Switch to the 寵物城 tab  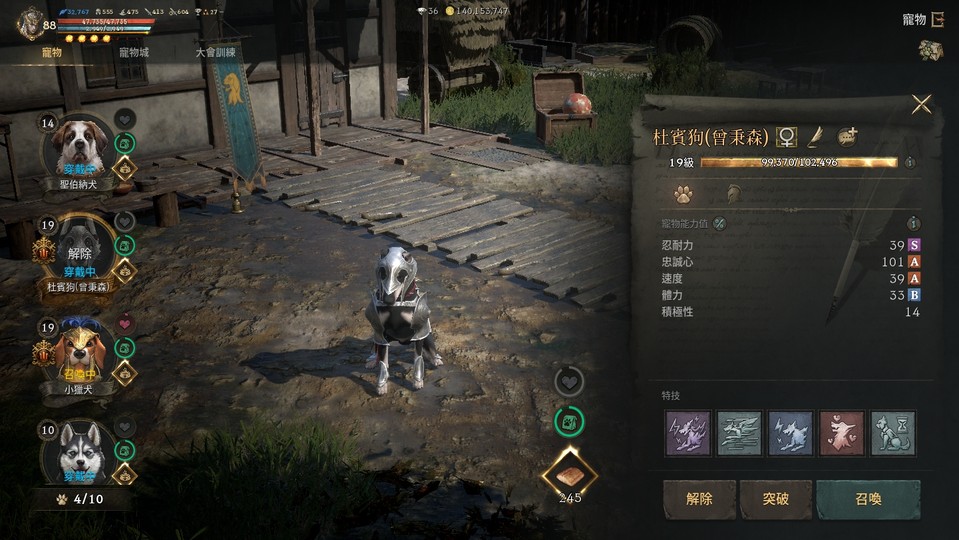coord(133,52)
